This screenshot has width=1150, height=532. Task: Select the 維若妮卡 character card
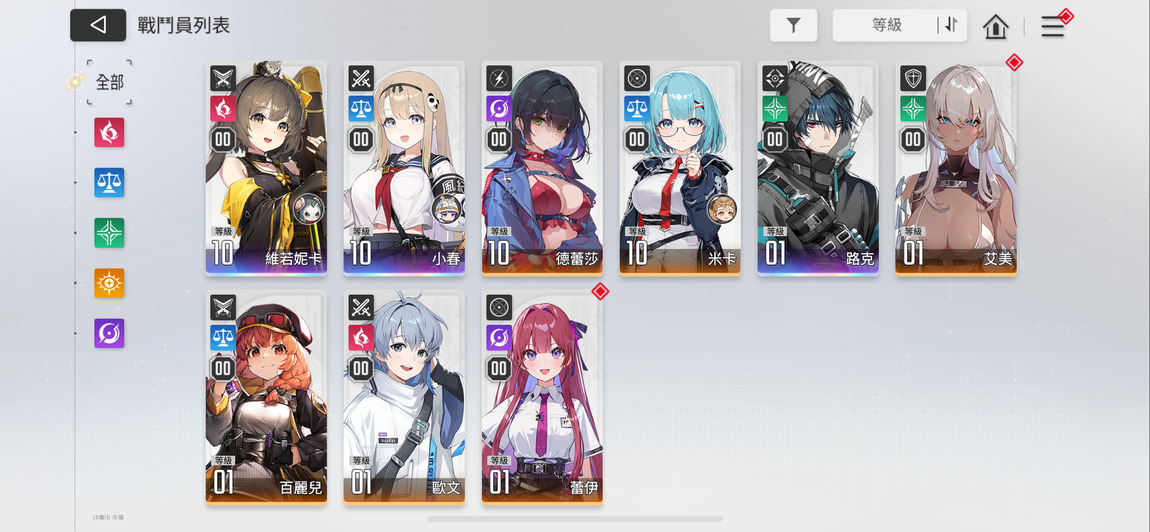point(266,168)
